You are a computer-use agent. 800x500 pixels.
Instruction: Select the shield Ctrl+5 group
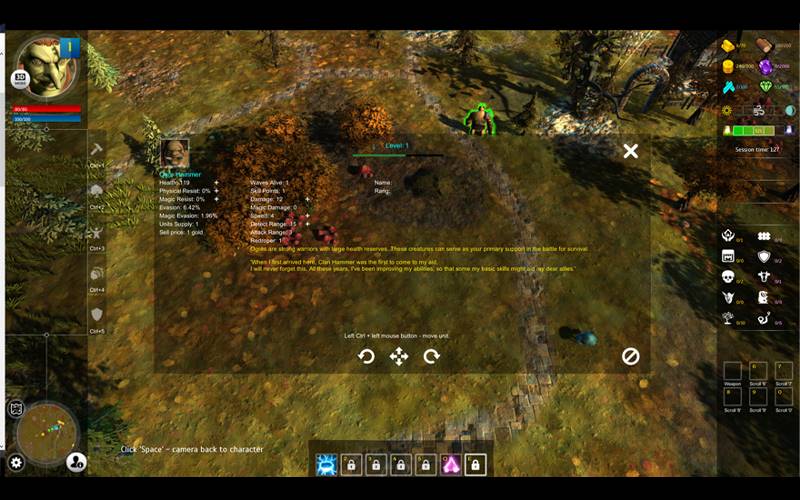pyautogui.click(x=97, y=315)
